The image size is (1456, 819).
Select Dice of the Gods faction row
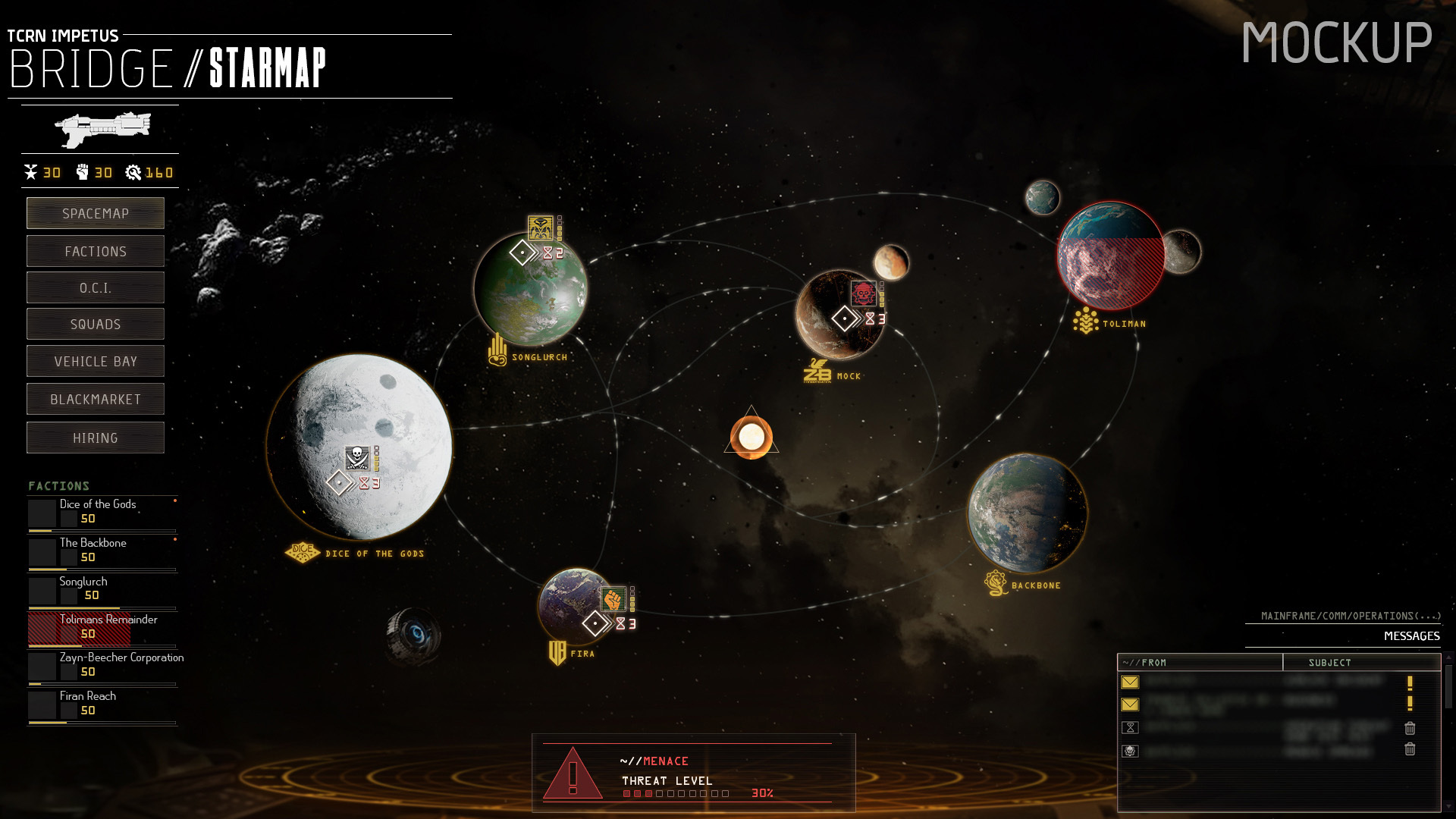point(102,512)
